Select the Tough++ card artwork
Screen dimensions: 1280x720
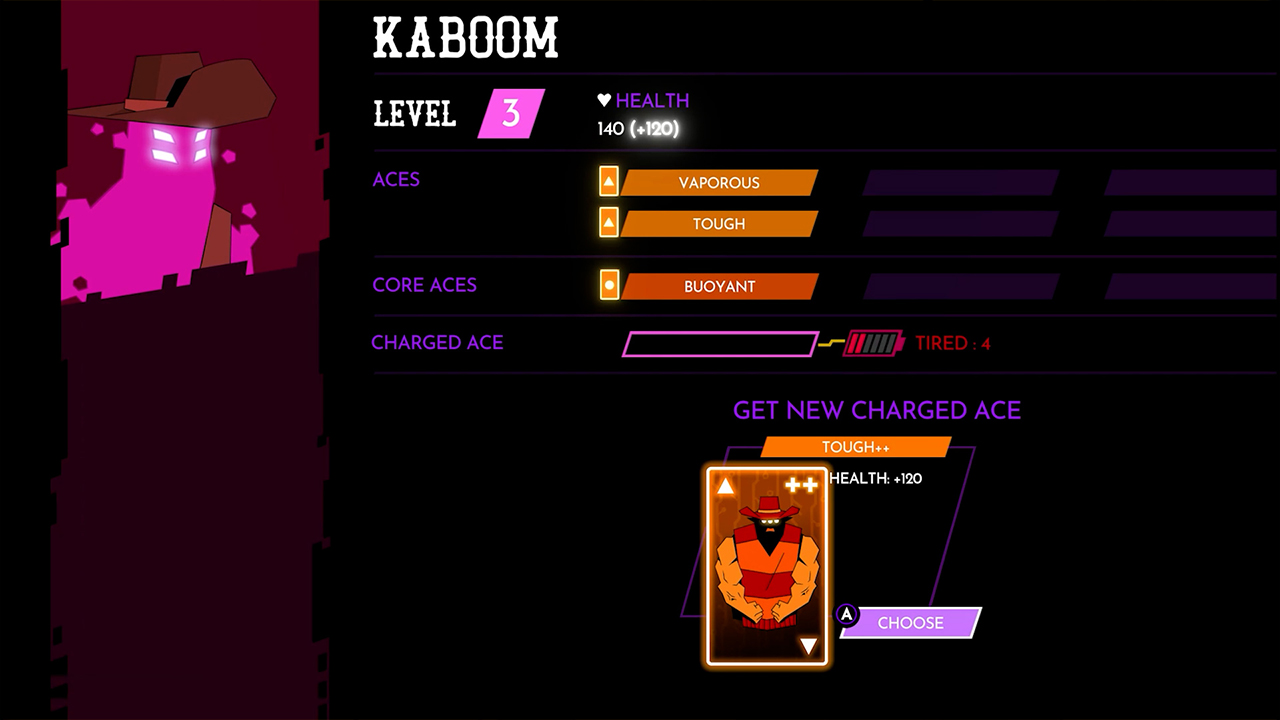(766, 565)
